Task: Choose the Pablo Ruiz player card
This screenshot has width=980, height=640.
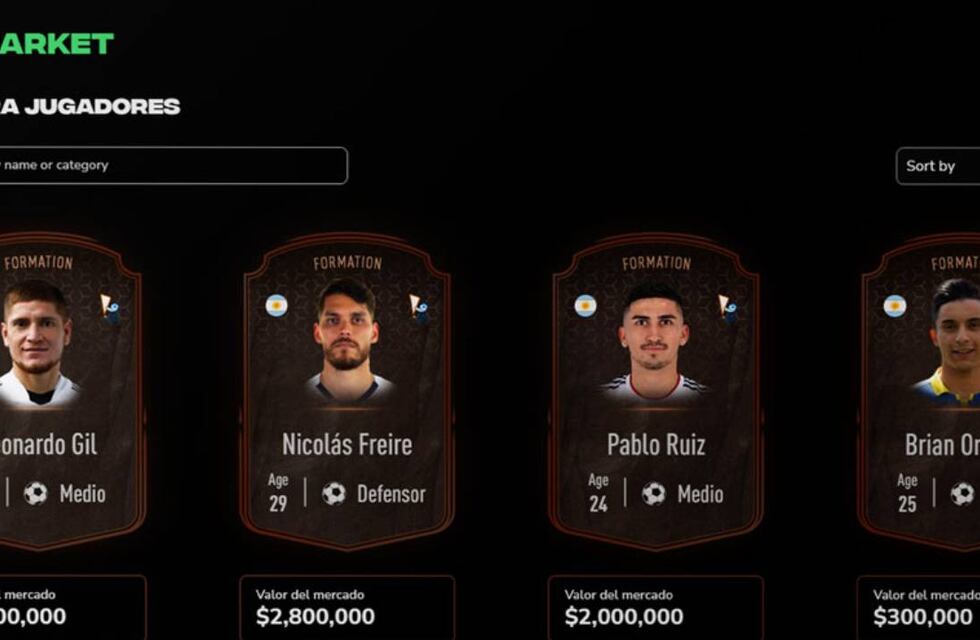Action: [655, 392]
